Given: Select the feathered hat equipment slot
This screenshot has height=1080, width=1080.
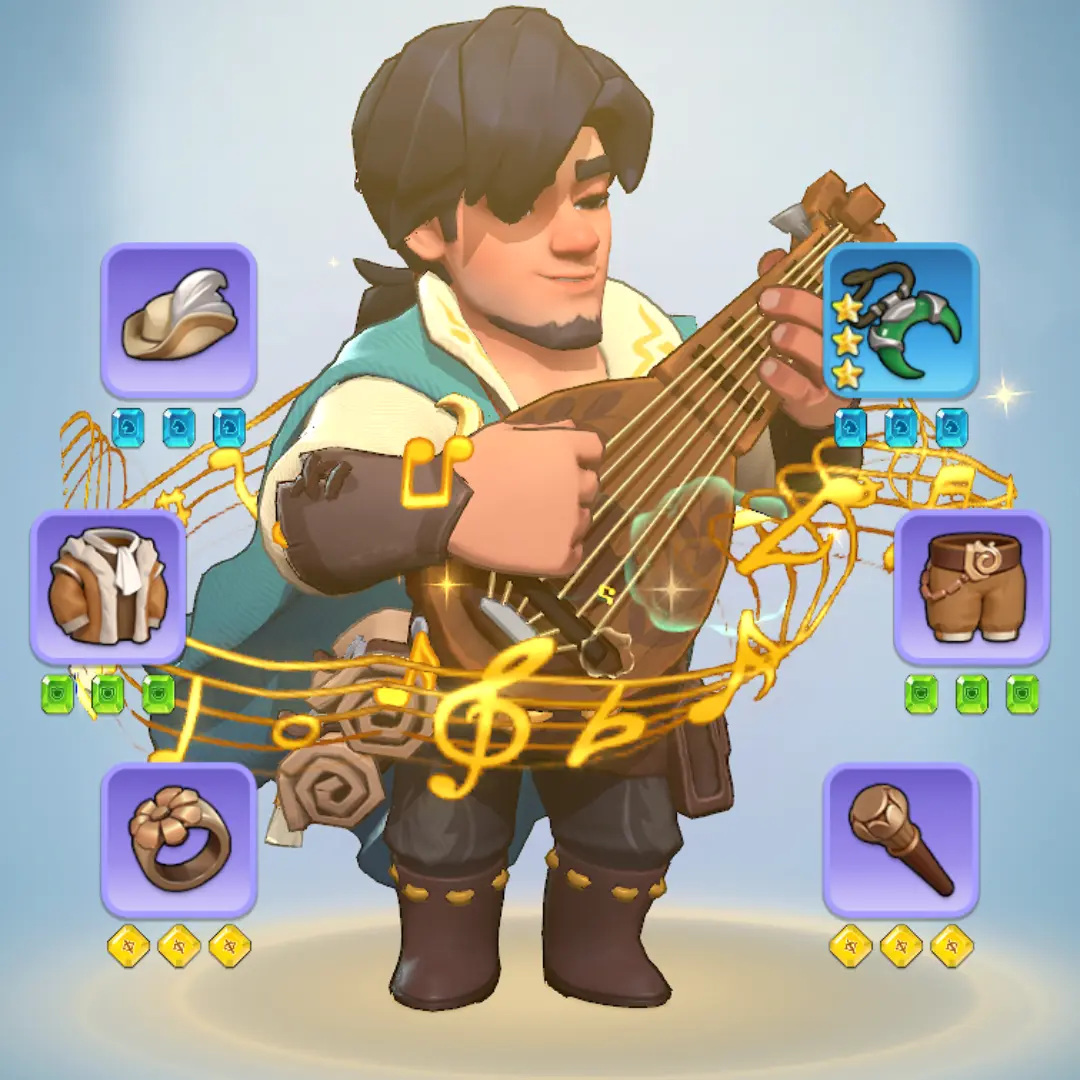Looking at the screenshot, I should (179, 320).
